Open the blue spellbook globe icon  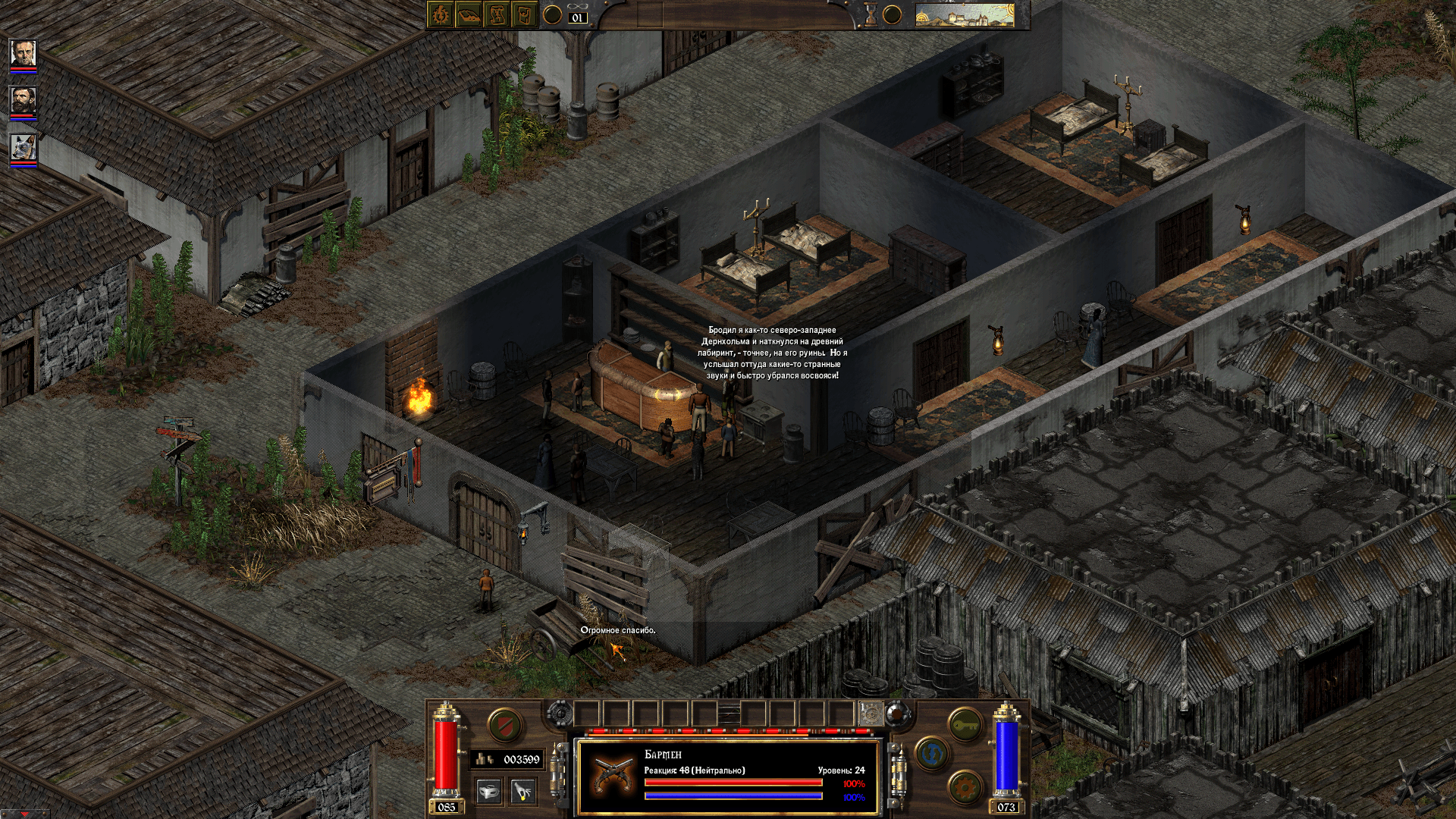[930, 752]
